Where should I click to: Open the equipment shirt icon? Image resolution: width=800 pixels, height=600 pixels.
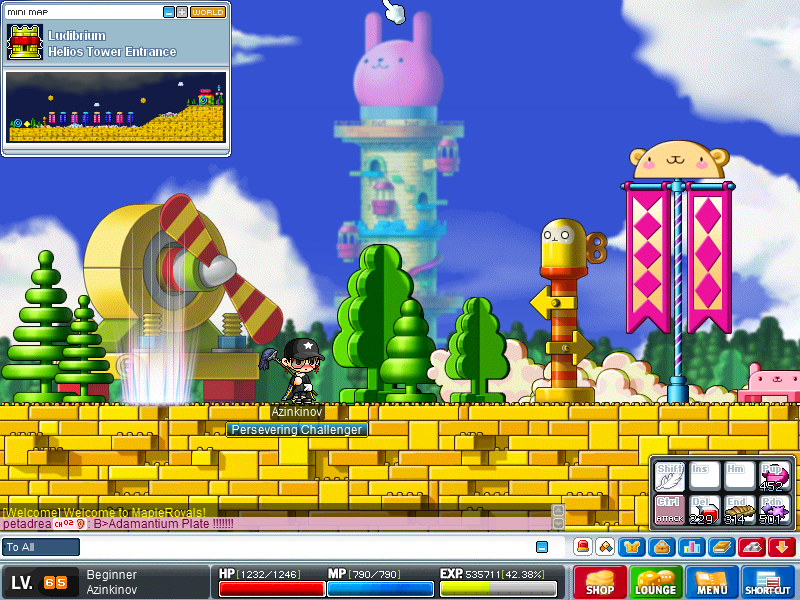point(632,547)
